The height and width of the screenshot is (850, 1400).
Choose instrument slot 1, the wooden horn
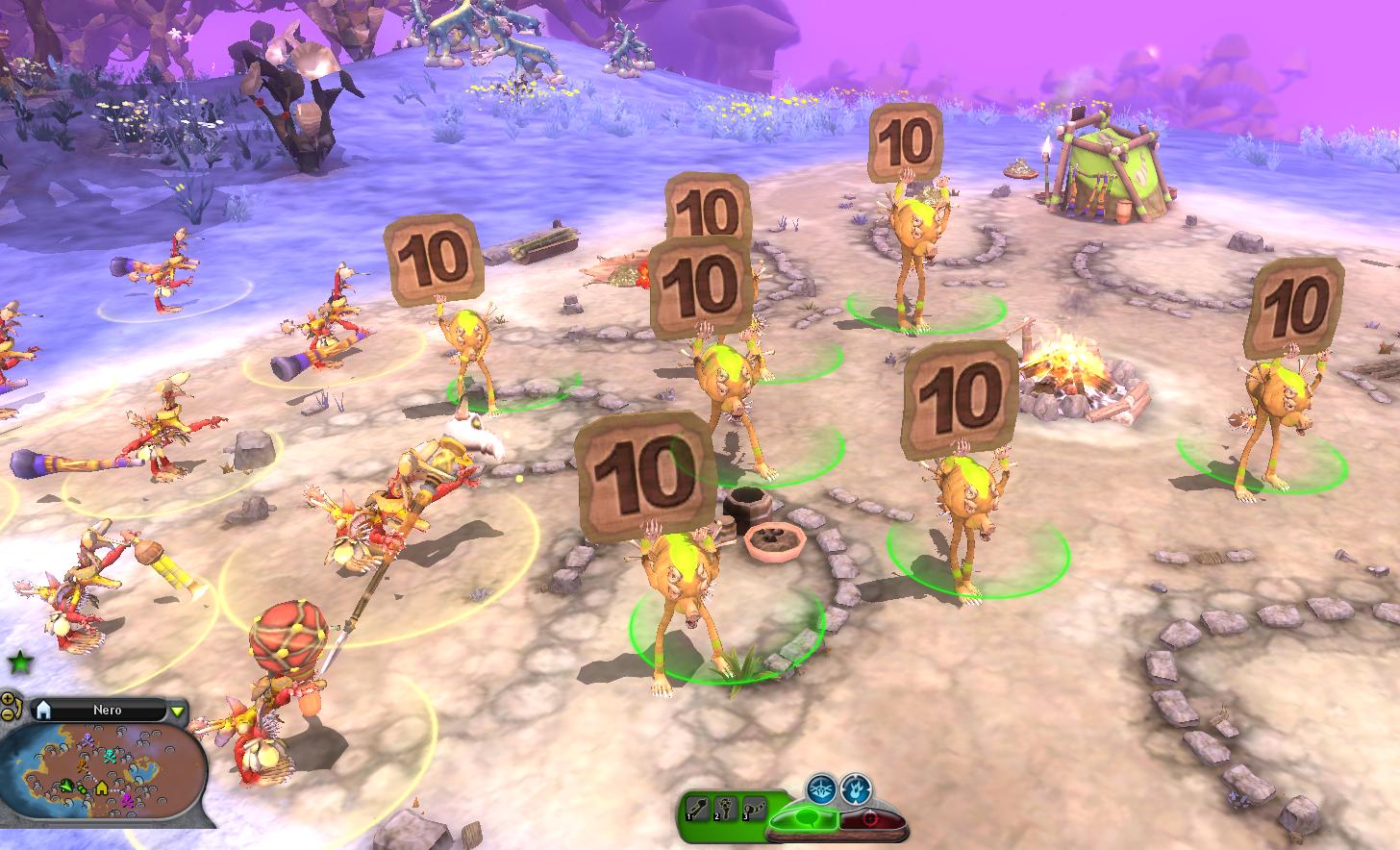click(x=697, y=811)
